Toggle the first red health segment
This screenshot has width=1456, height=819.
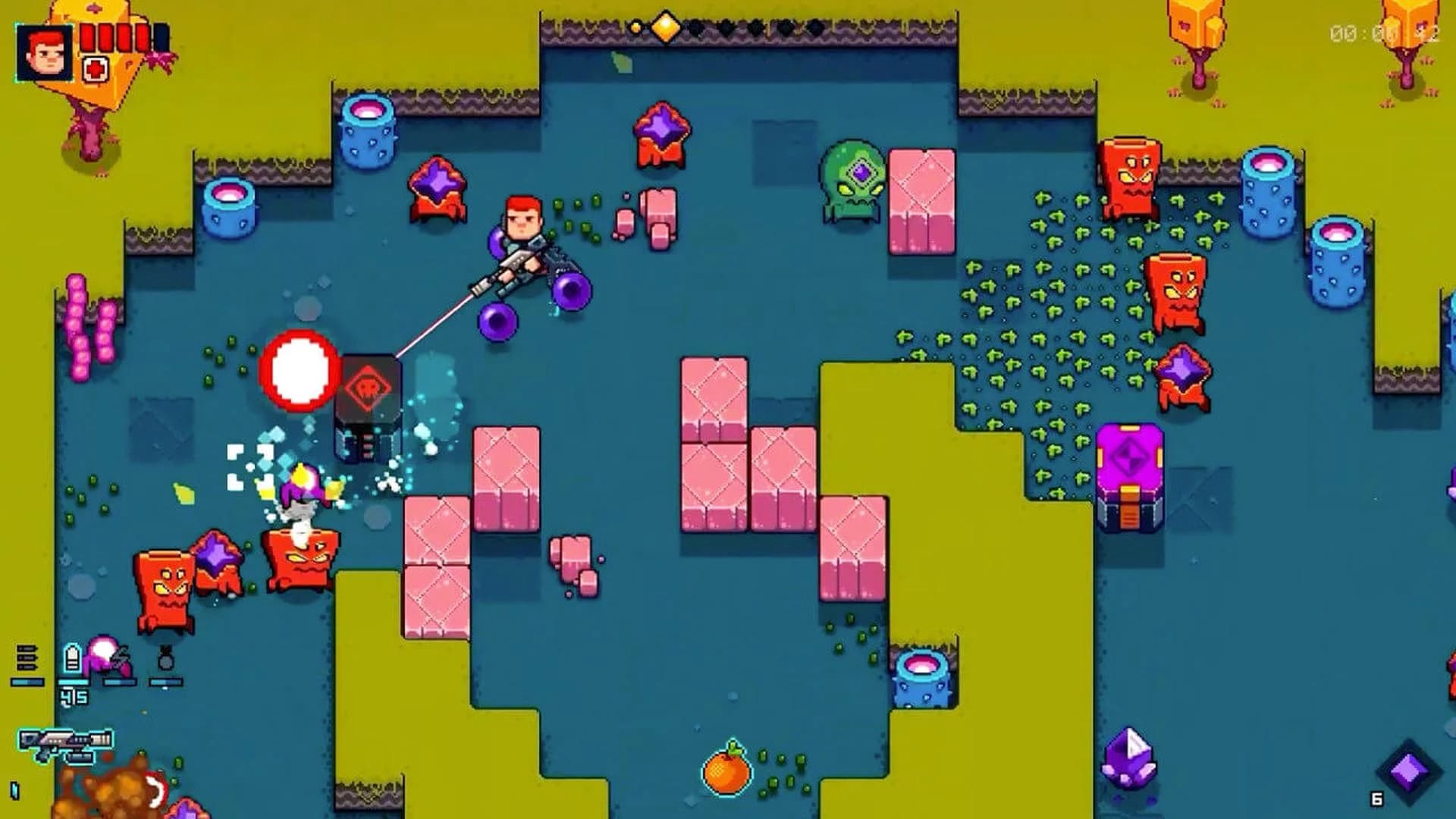[x=87, y=36]
